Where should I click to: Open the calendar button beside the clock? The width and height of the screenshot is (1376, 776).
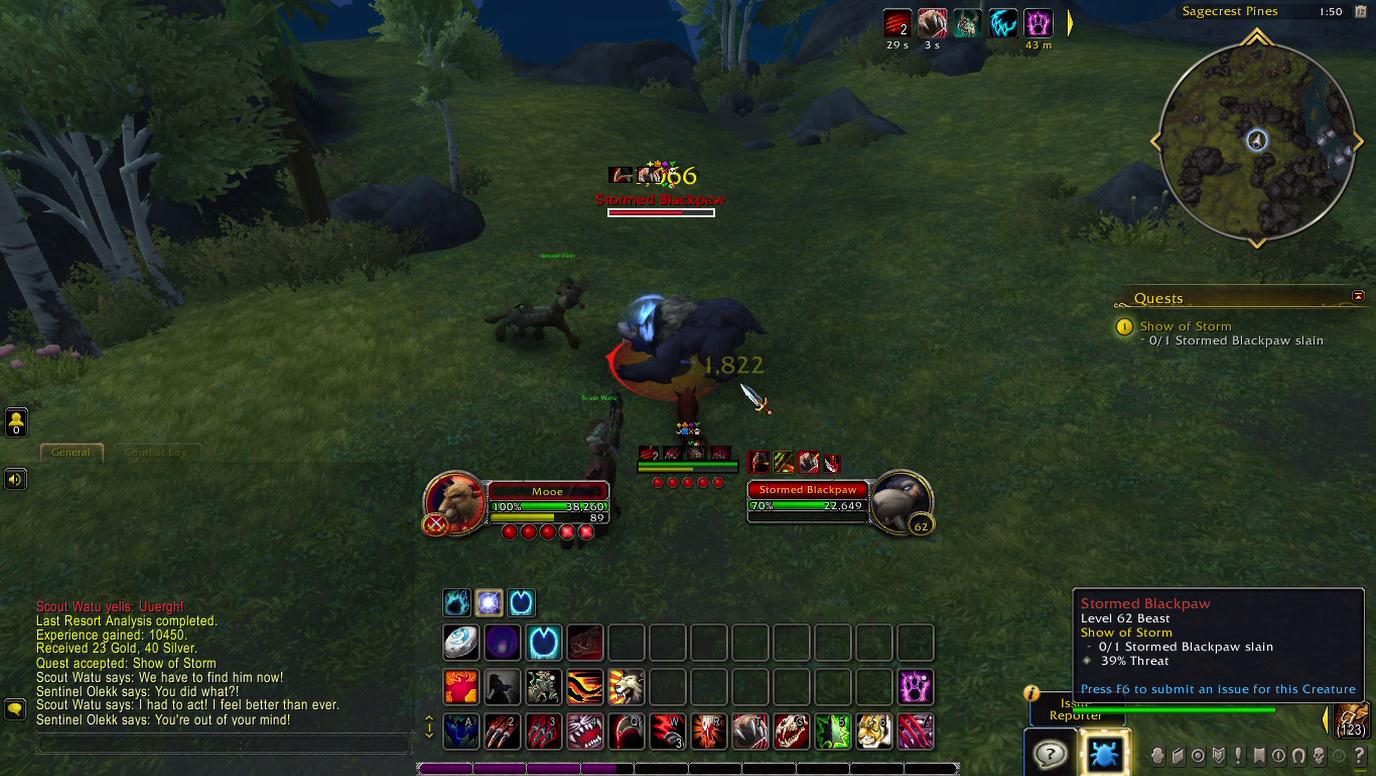pos(1360,12)
